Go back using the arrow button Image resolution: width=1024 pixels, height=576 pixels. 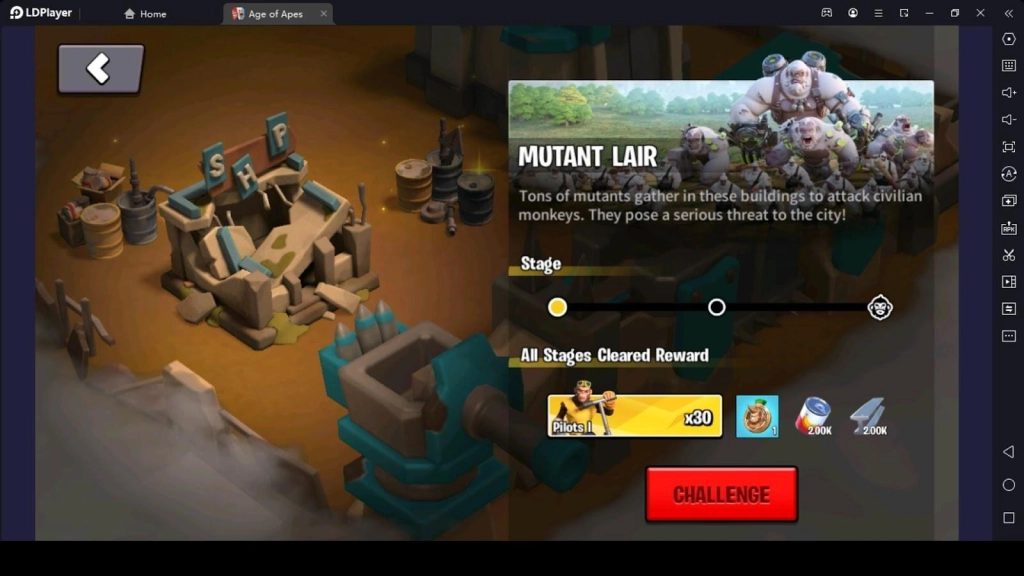(100, 69)
